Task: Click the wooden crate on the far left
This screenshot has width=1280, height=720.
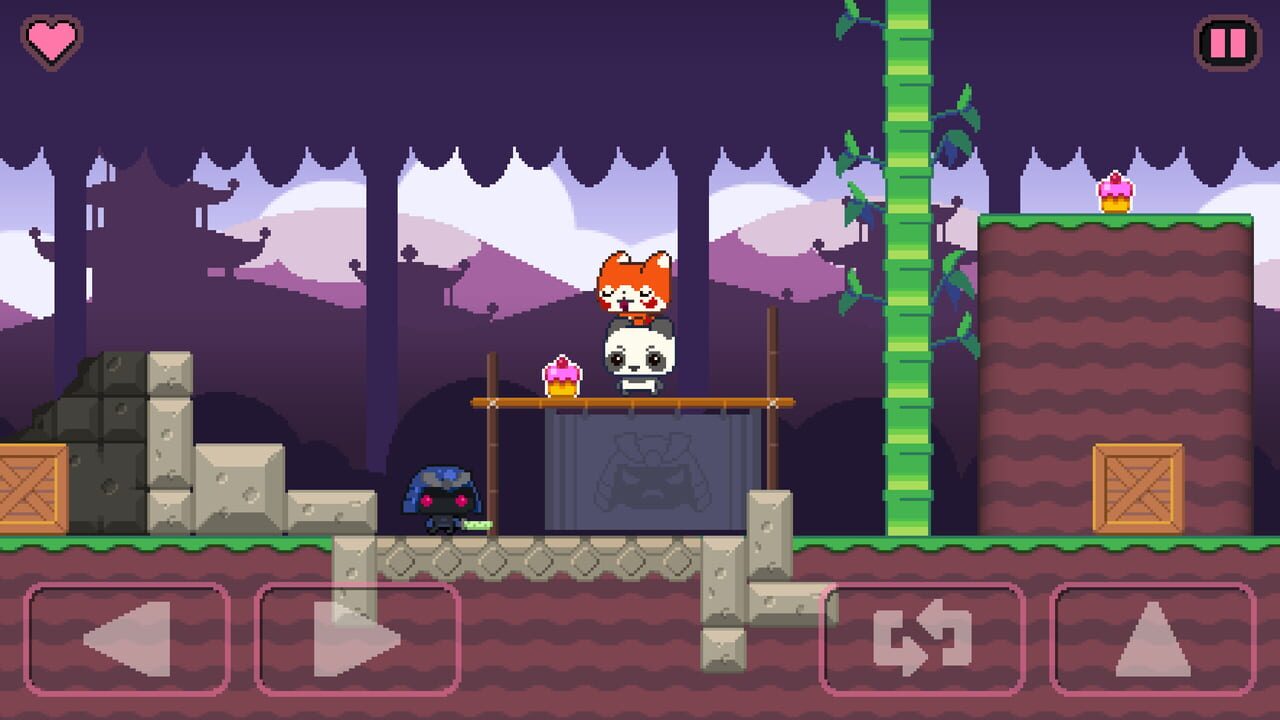Action: [x=30, y=490]
